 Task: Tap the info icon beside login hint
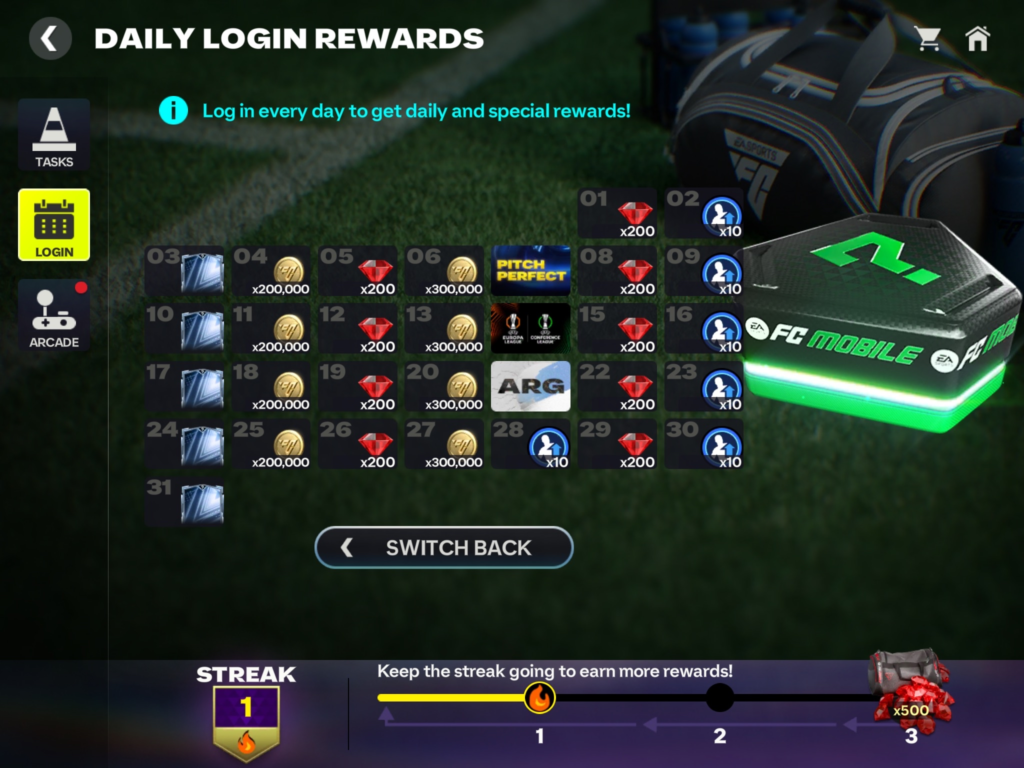pyautogui.click(x=173, y=110)
